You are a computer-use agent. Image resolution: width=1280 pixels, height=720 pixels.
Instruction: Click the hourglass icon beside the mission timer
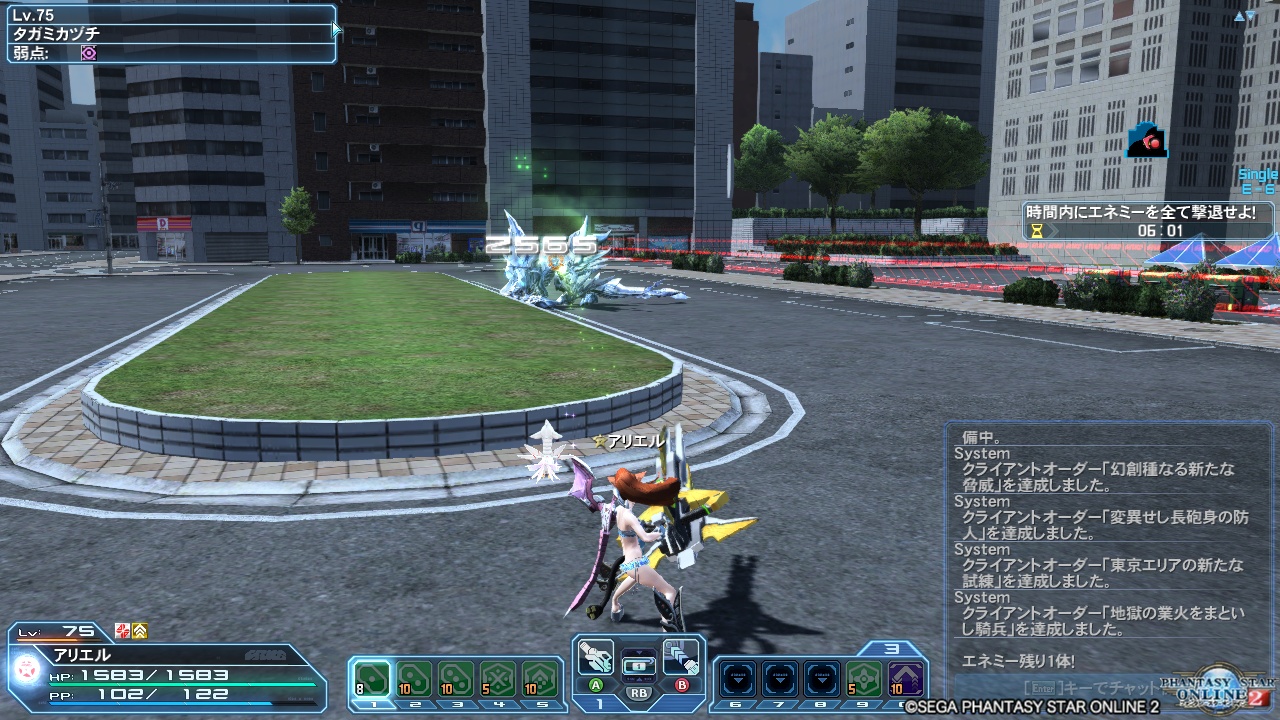click(x=1036, y=230)
